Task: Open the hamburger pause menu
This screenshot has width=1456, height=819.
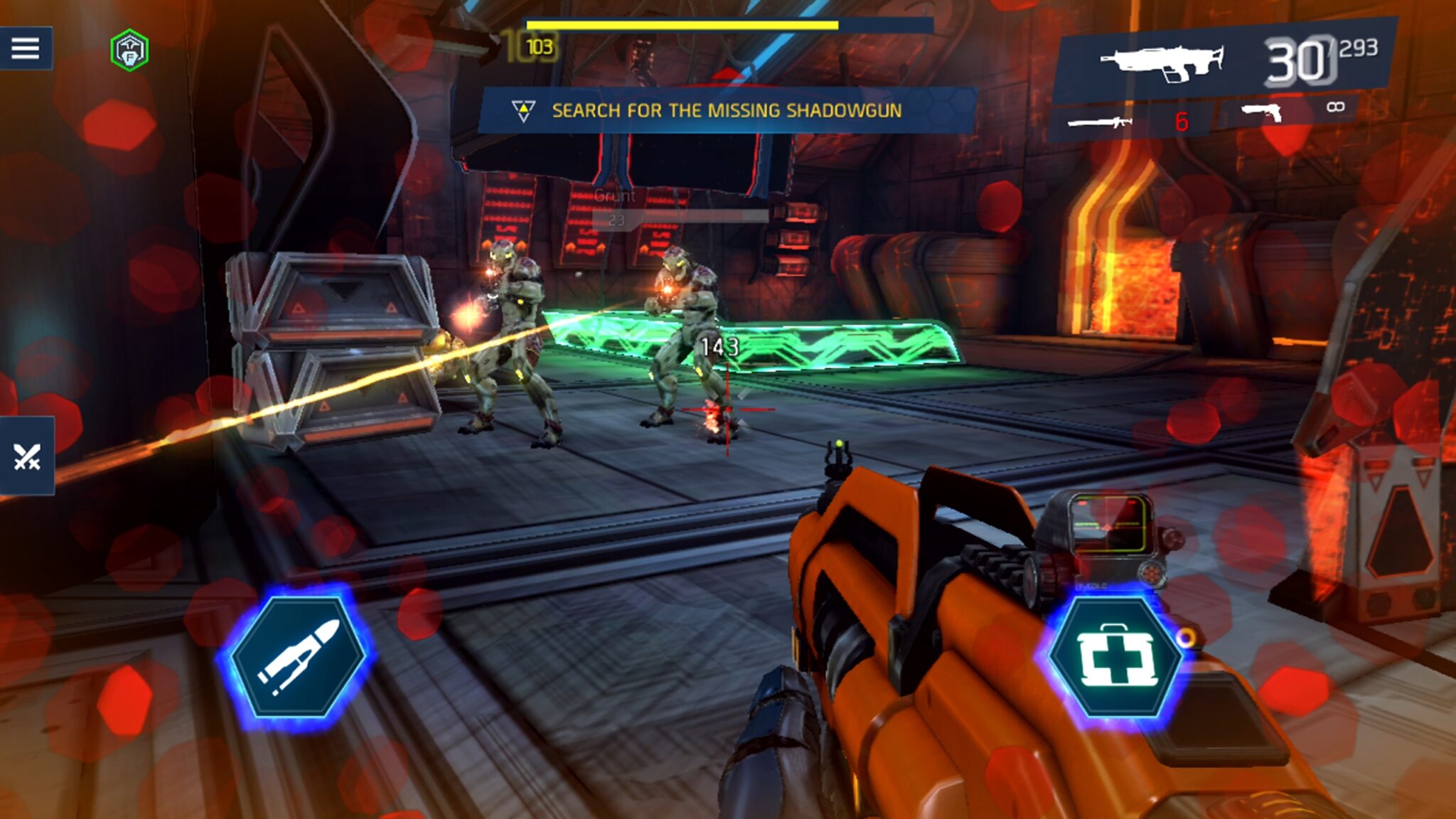Action: point(26,48)
